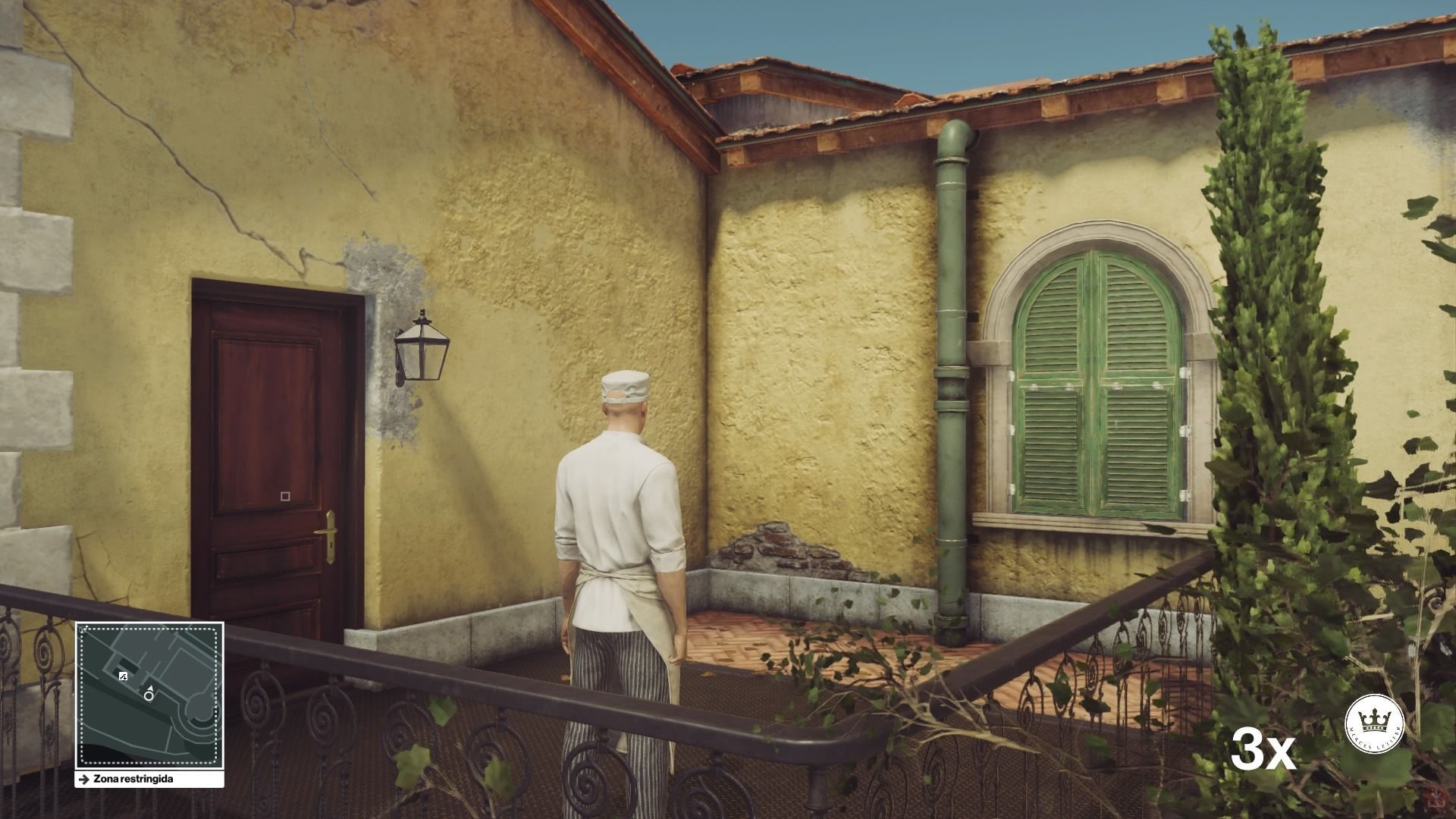1456x819 pixels.
Task: Open the minimap
Action: point(149,695)
